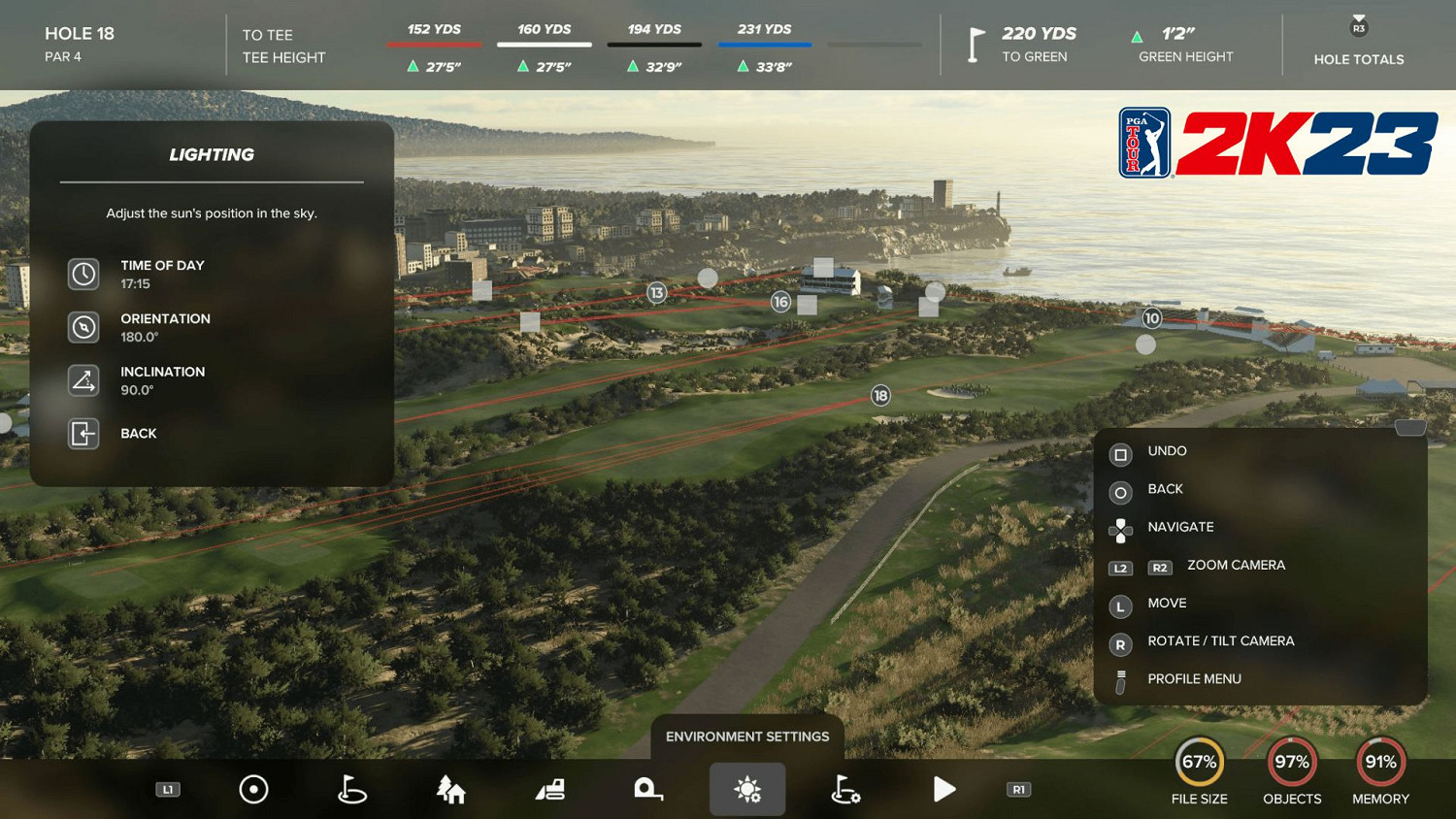This screenshot has width=1456, height=819.
Task: Click the compass Orientation icon
Action: point(83,327)
